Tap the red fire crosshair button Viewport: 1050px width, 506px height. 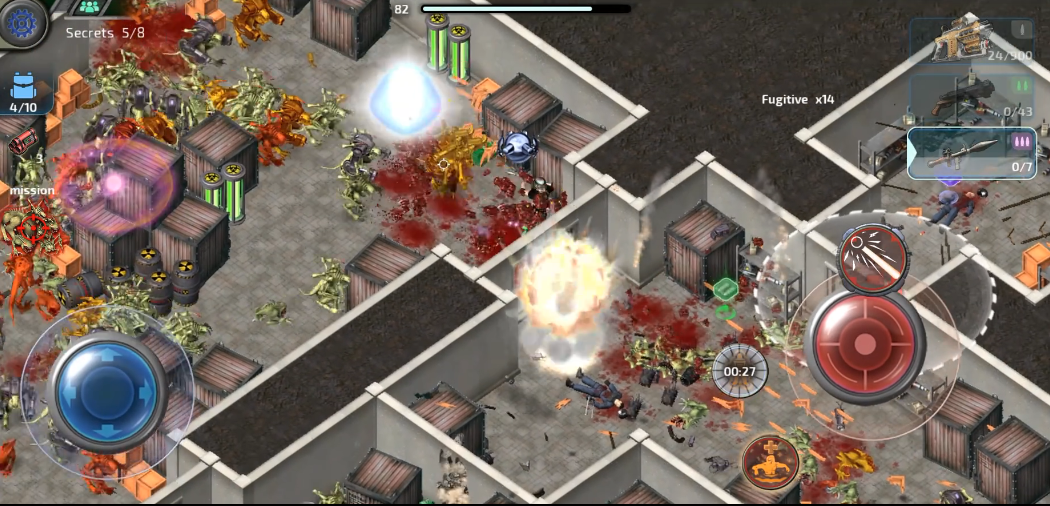click(865, 345)
